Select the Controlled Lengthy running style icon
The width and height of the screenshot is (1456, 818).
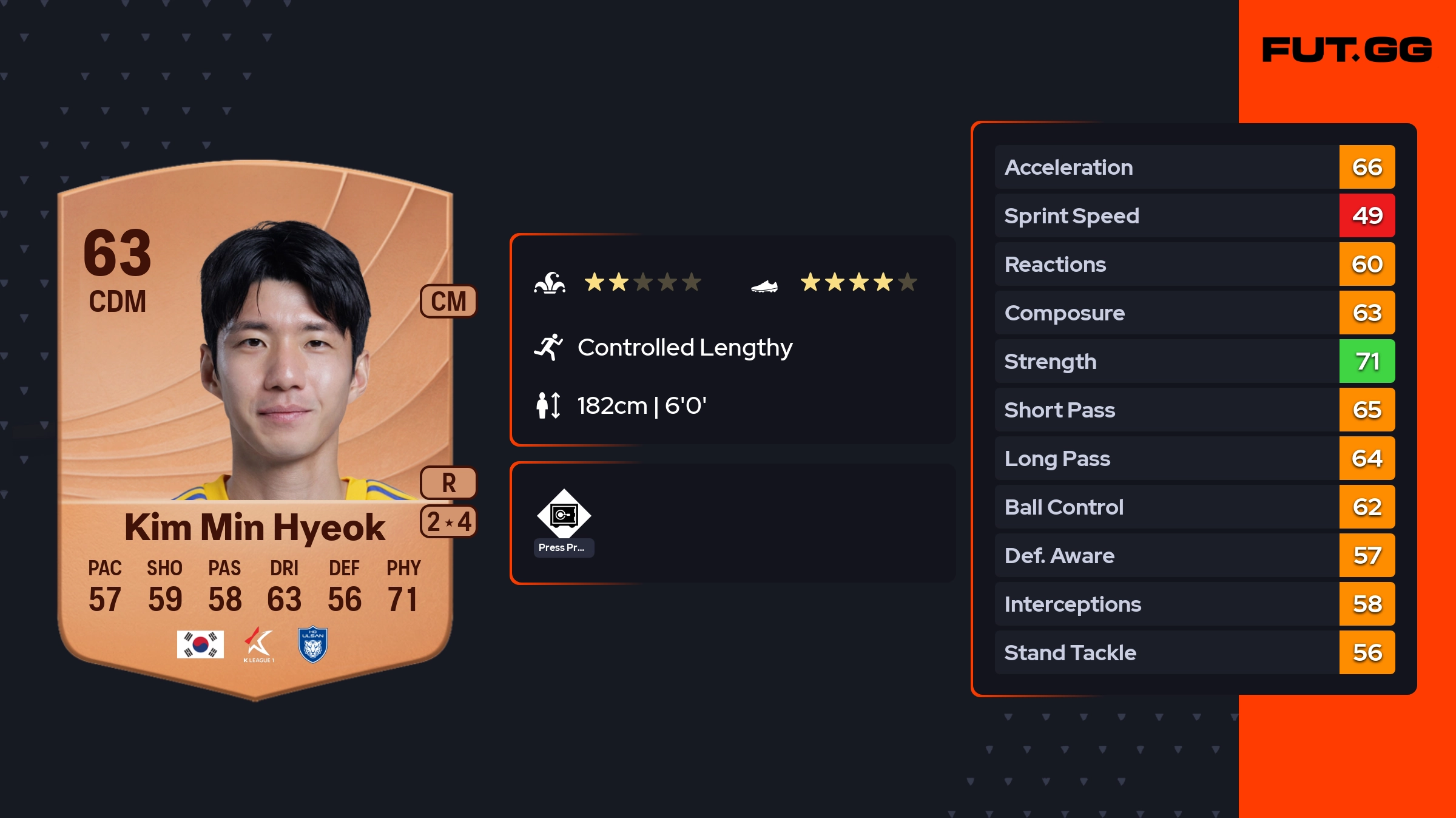pyautogui.click(x=548, y=347)
